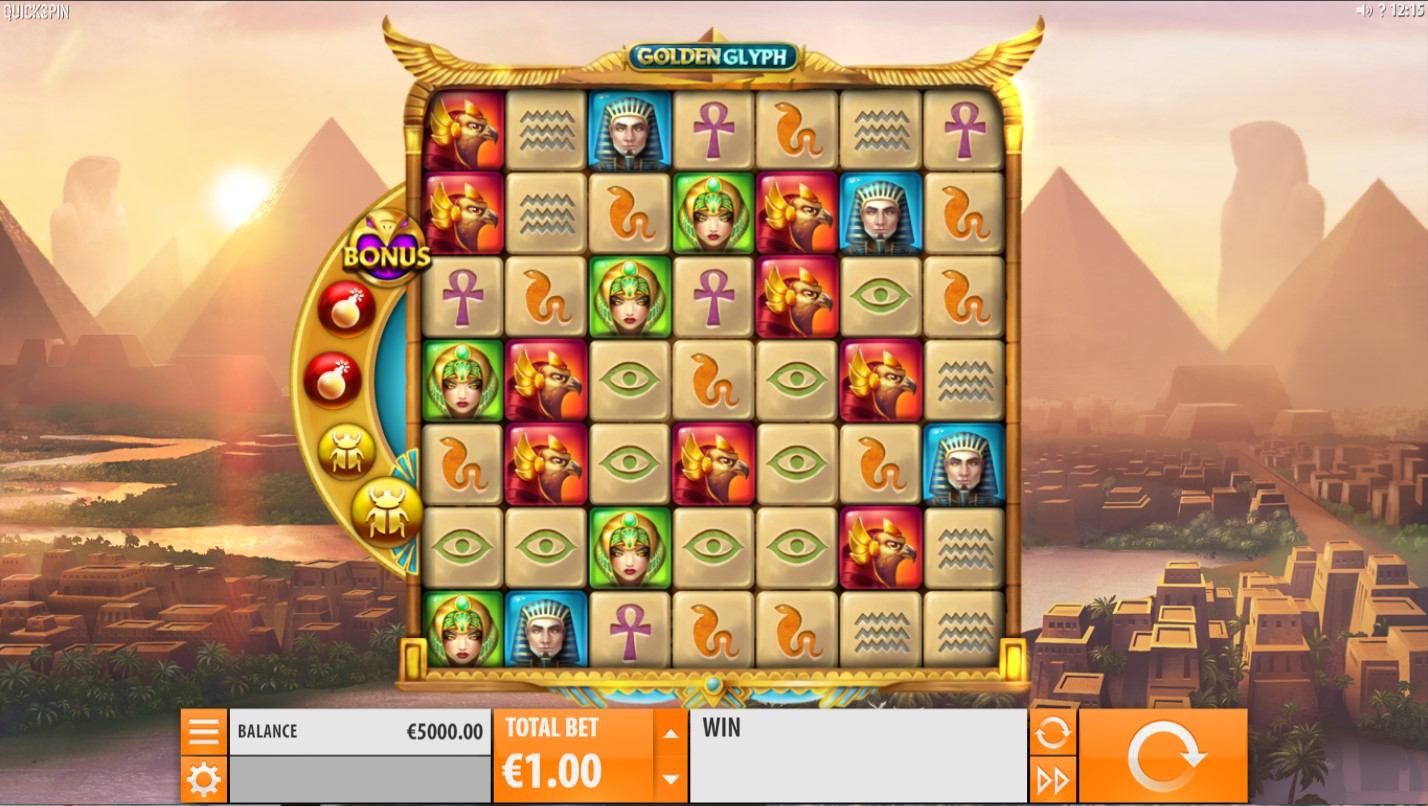Spin the reels with the large orange button
Screen dimensions: 1428x806
[1163, 756]
